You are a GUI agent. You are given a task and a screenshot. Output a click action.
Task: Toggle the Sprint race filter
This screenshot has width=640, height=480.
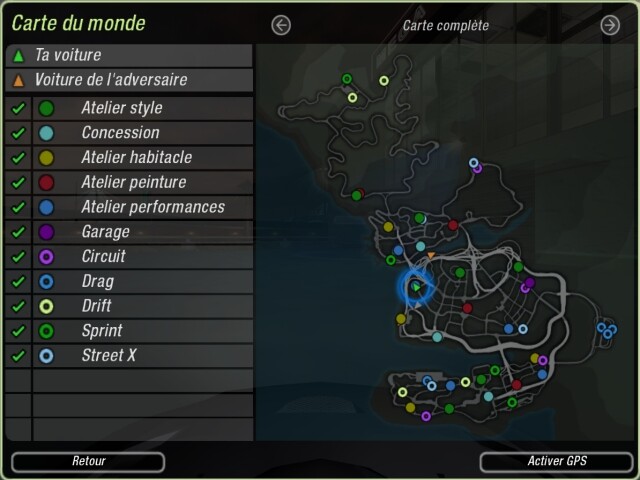point(18,331)
